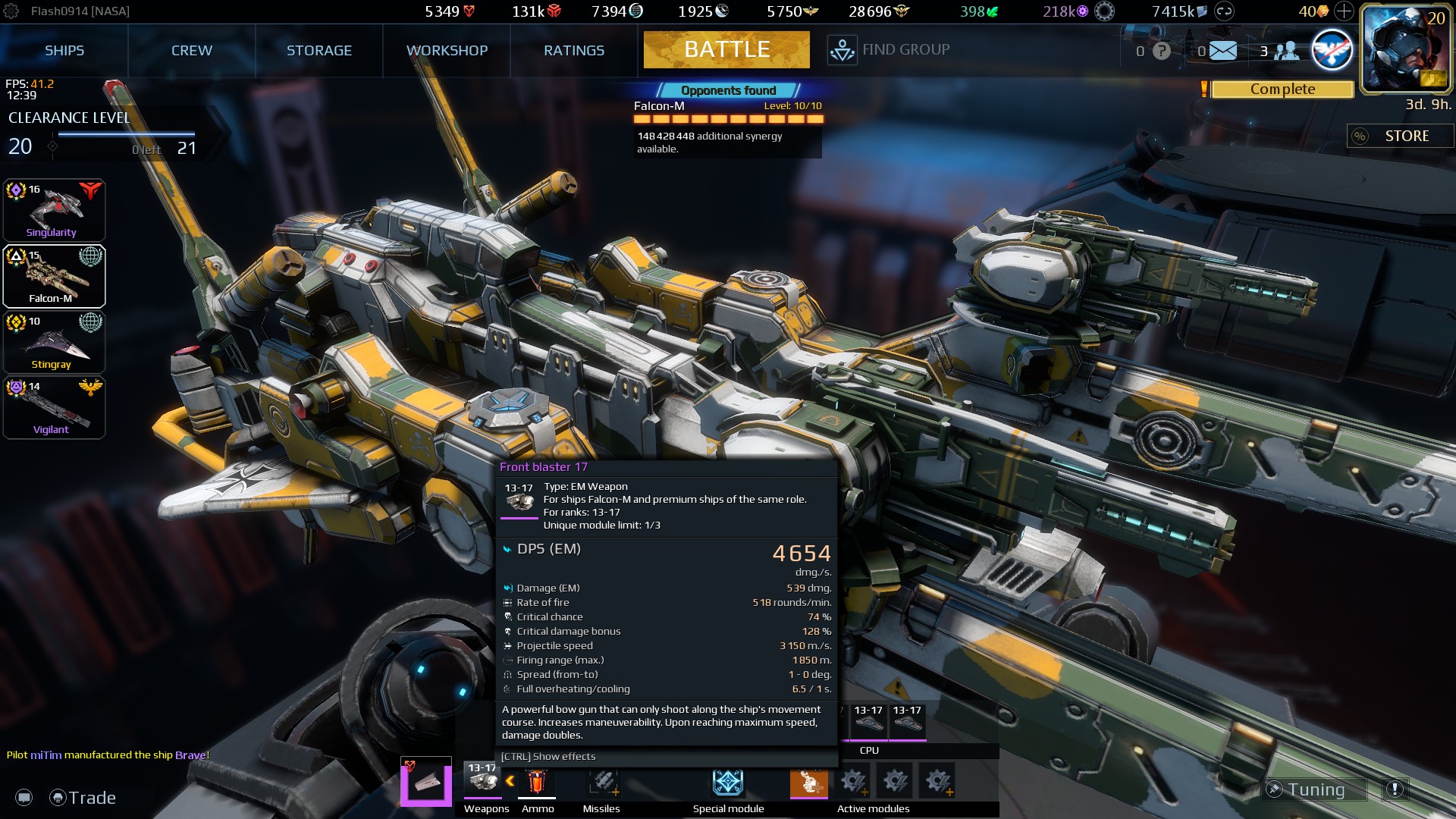1456x819 pixels.
Task: View the Ratings tab
Action: click(x=574, y=51)
